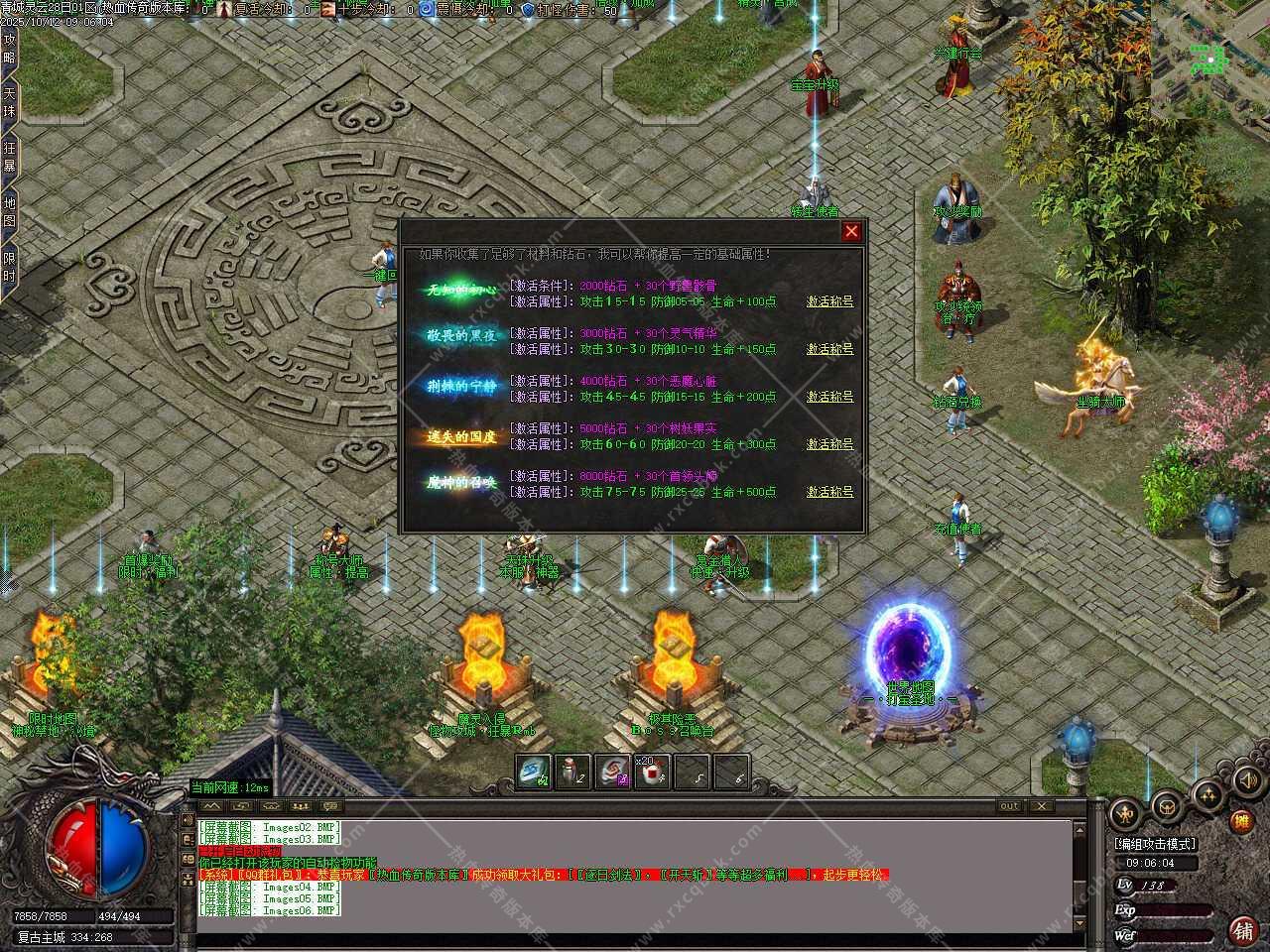
Task: Open the 限时 side tab
Action: [x=10, y=267]
